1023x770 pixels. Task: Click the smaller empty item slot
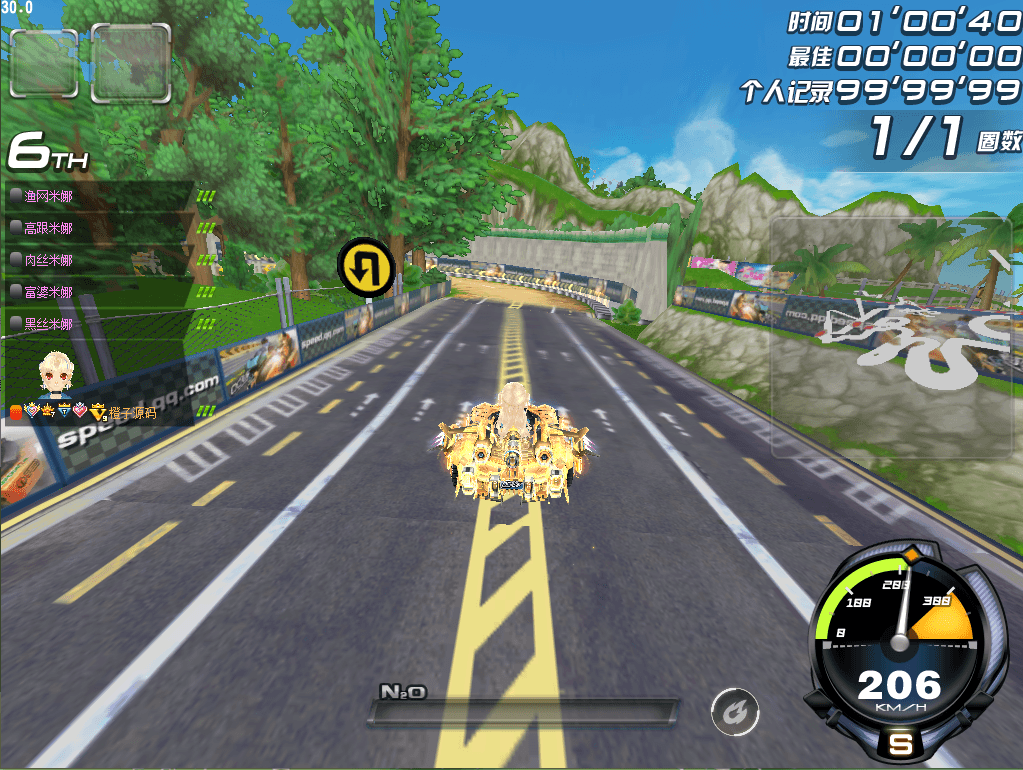coord(43,63)
